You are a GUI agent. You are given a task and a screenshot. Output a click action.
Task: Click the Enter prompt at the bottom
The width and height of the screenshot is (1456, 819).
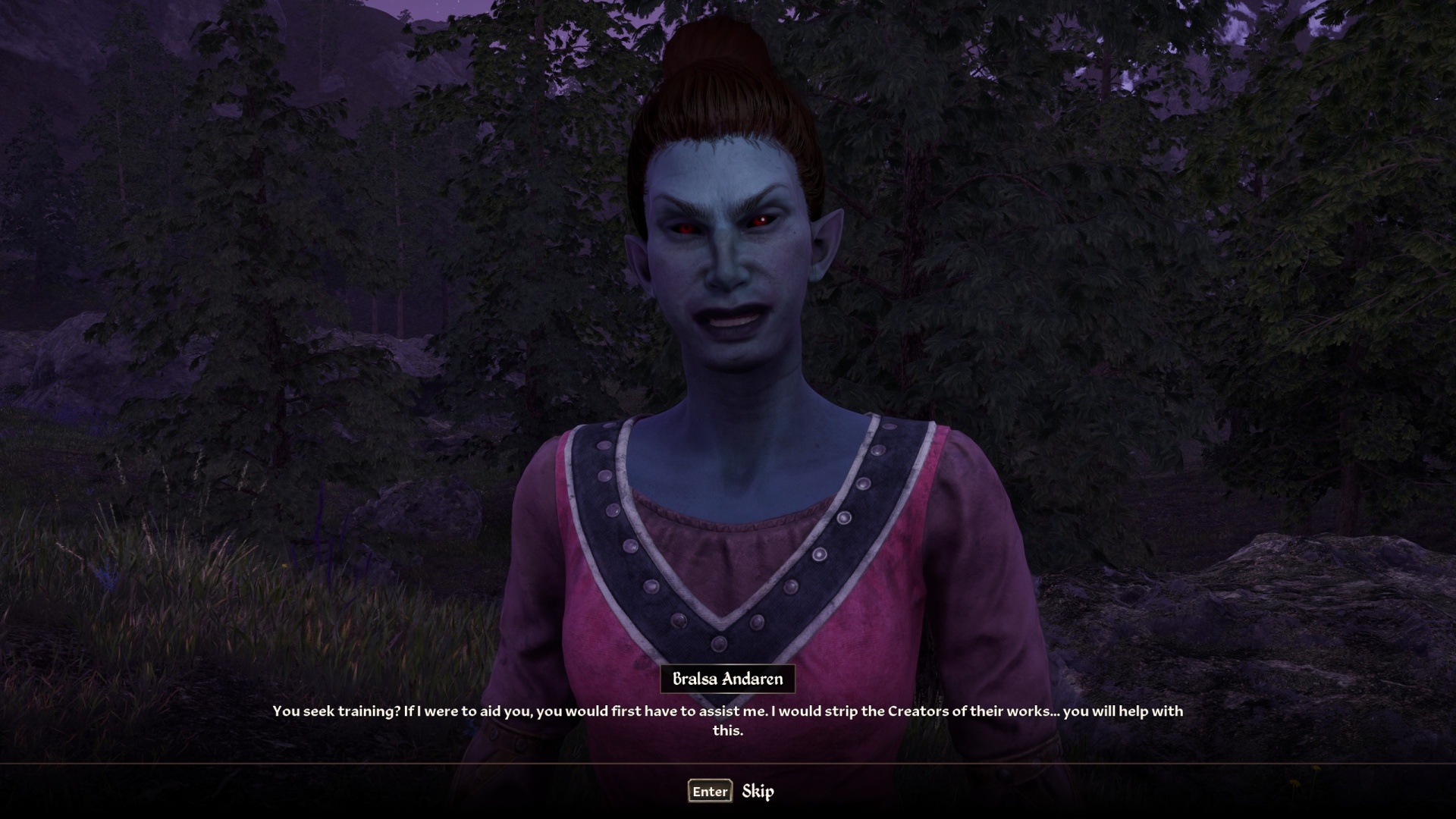pyautogui.click(x=709, y=791)
